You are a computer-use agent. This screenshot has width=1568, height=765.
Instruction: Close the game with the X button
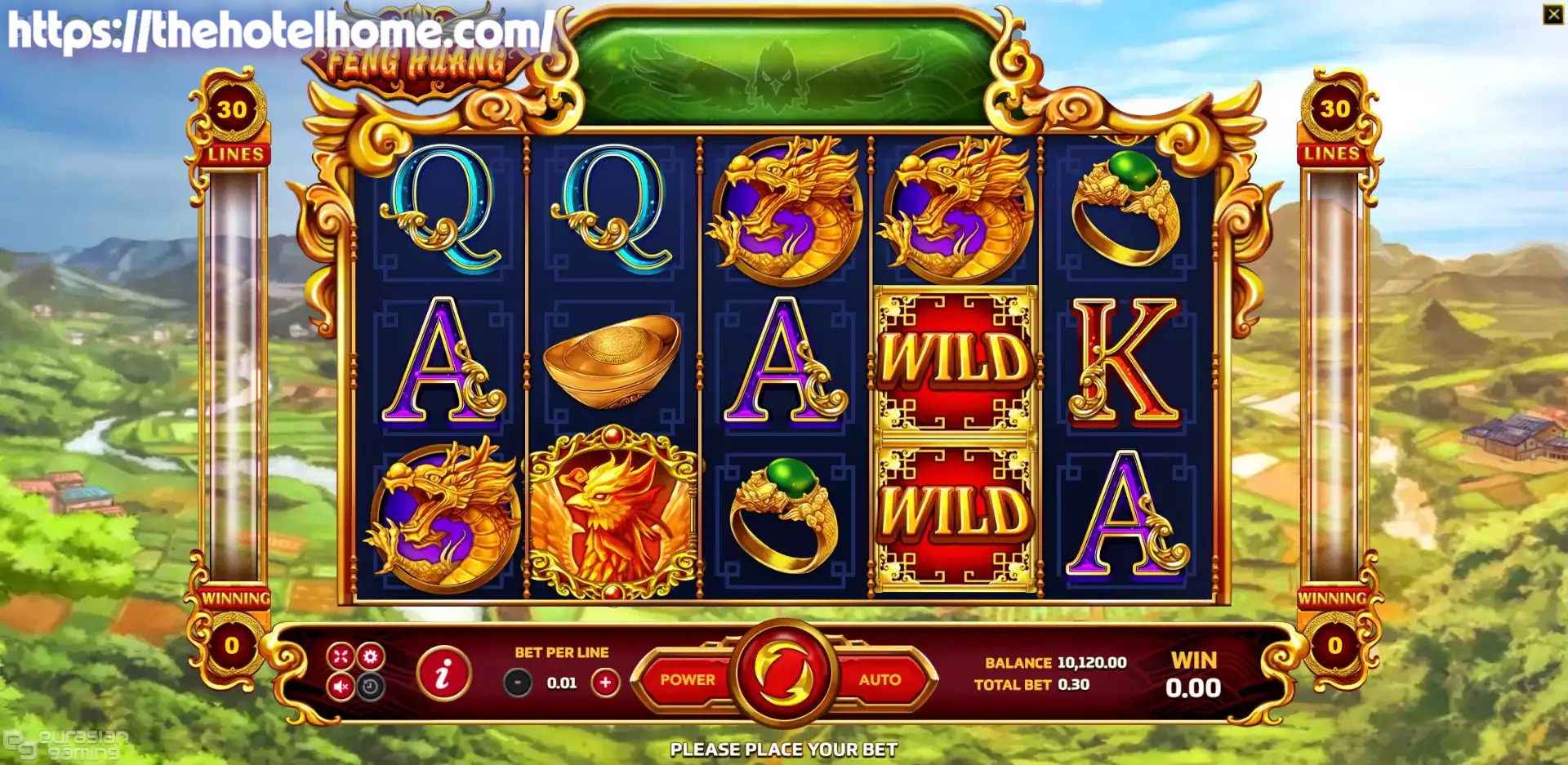coord(1552,14)
